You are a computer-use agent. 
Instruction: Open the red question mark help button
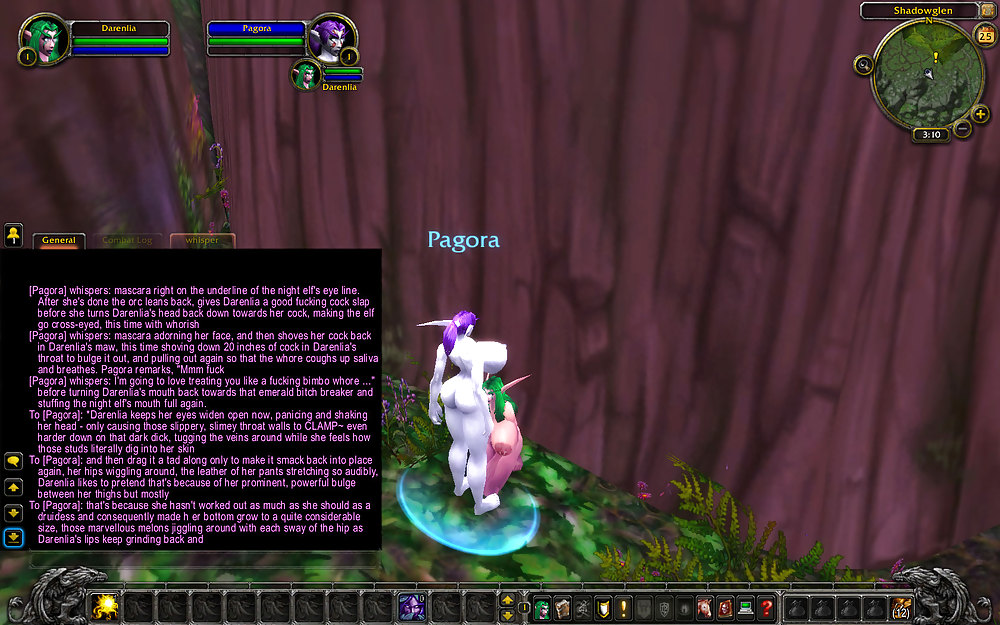coord(766,606)
